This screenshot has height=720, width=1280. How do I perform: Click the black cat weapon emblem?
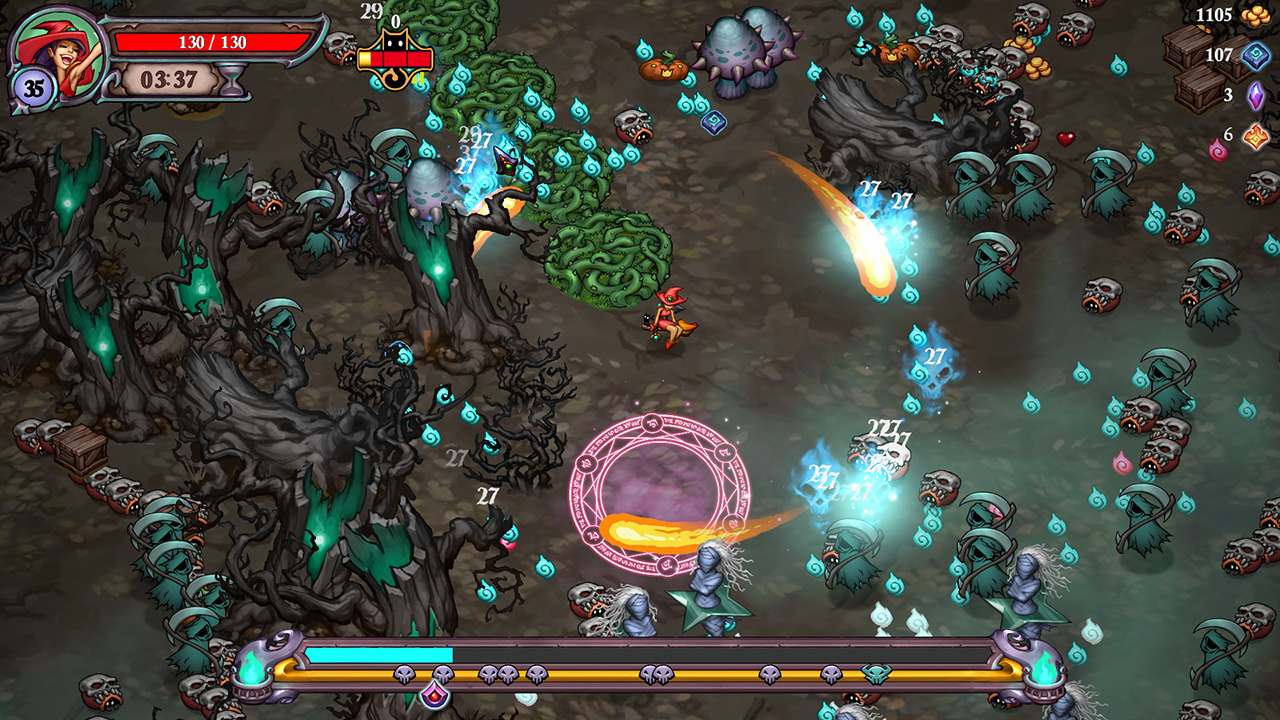pos(397,40)
